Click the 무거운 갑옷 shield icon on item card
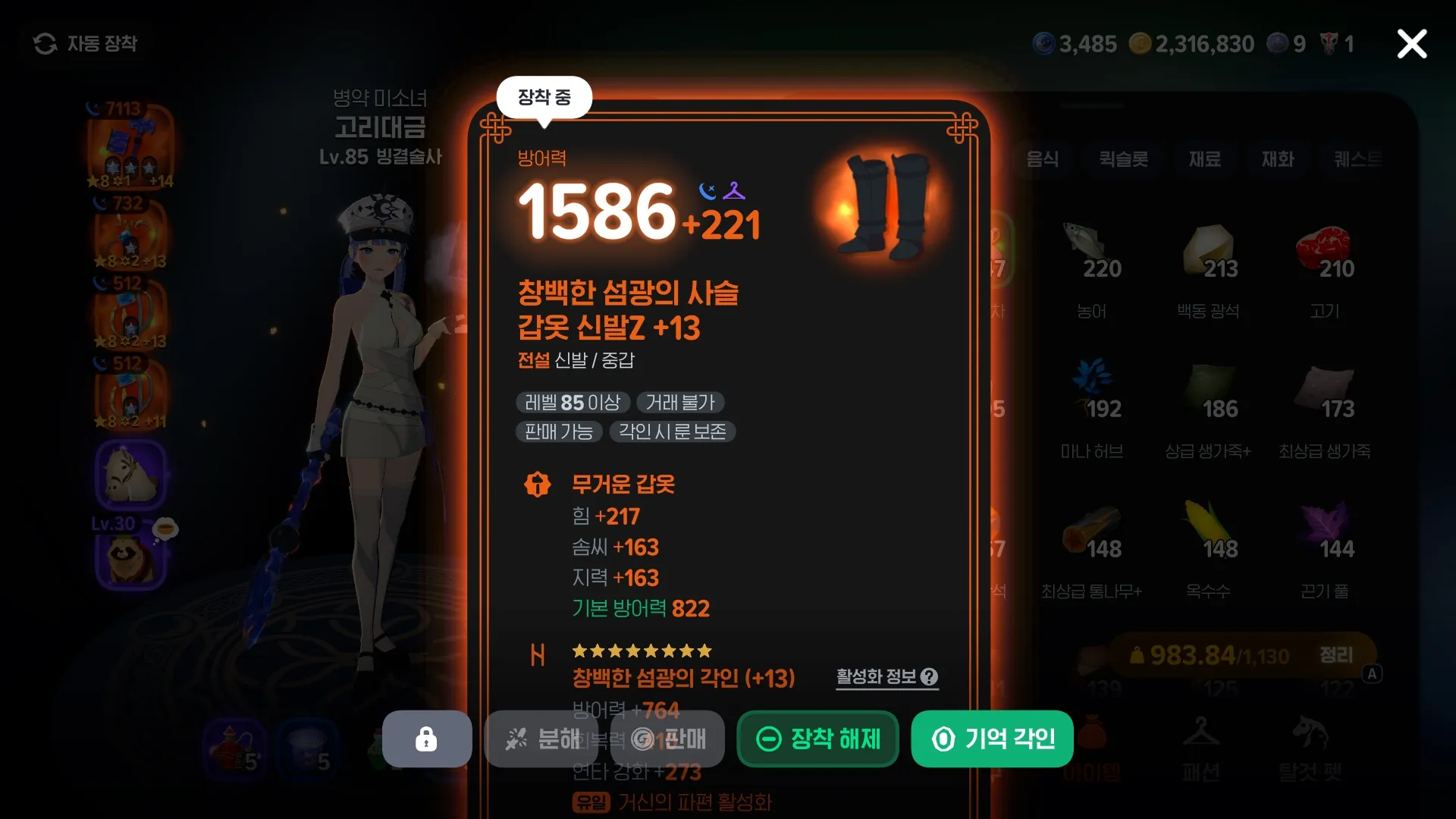Image resolution: width=1456 pixels, height=819 pixels. [x=537, y=485]
